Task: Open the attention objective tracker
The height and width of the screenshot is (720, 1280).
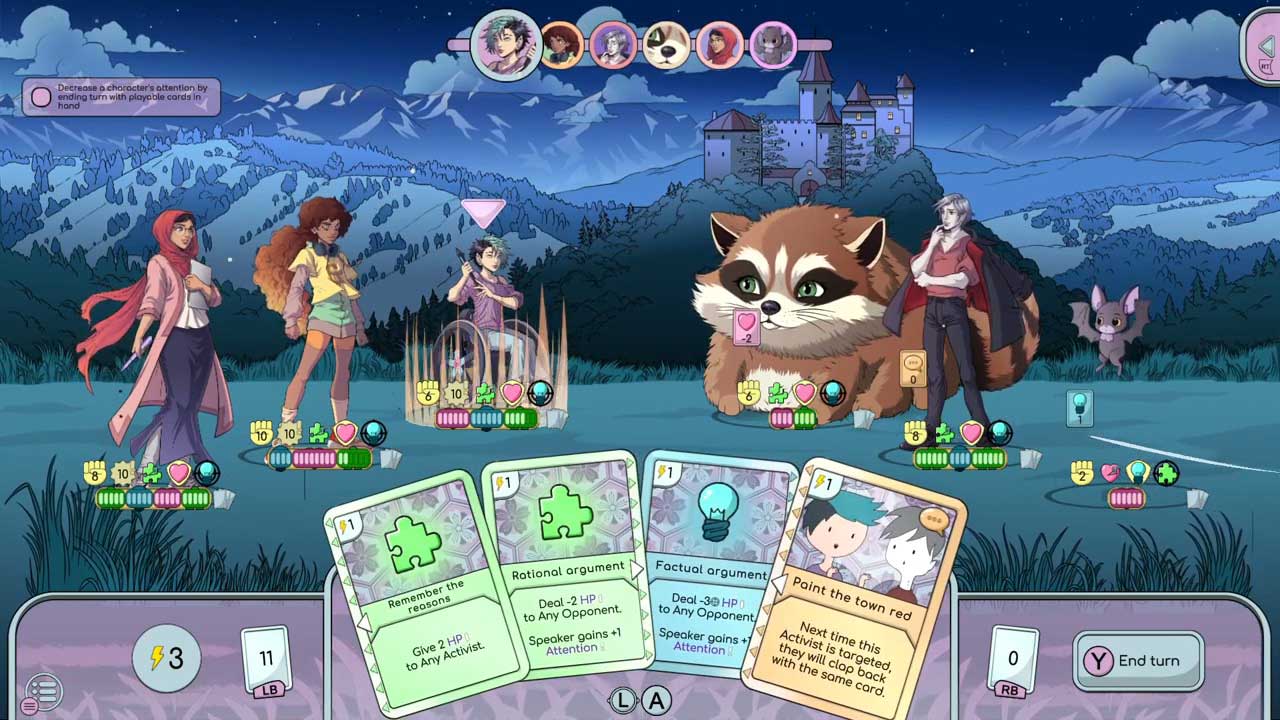Action: [x=121, y=98]
